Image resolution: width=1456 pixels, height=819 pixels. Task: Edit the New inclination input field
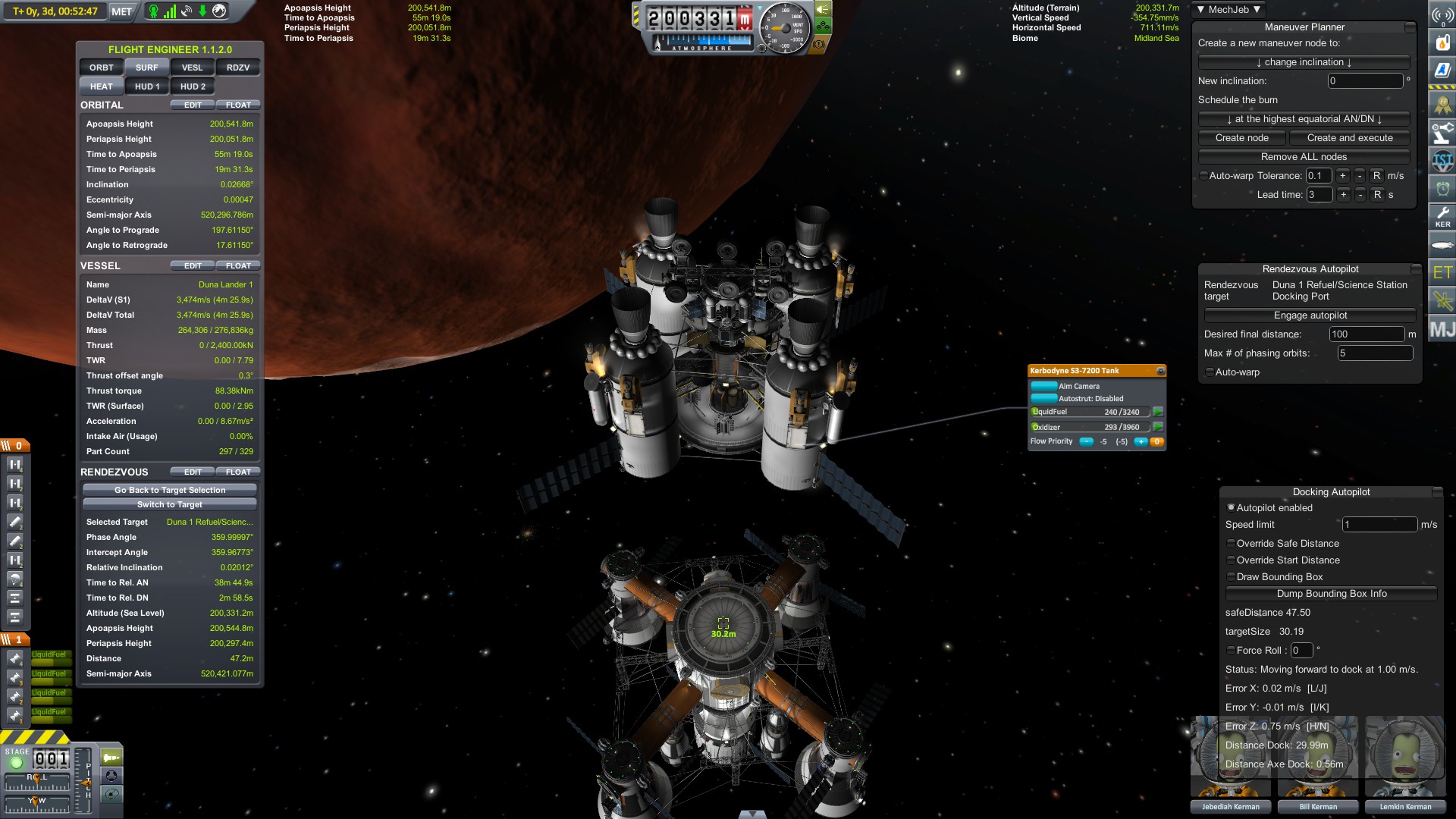pos(1365,81)
